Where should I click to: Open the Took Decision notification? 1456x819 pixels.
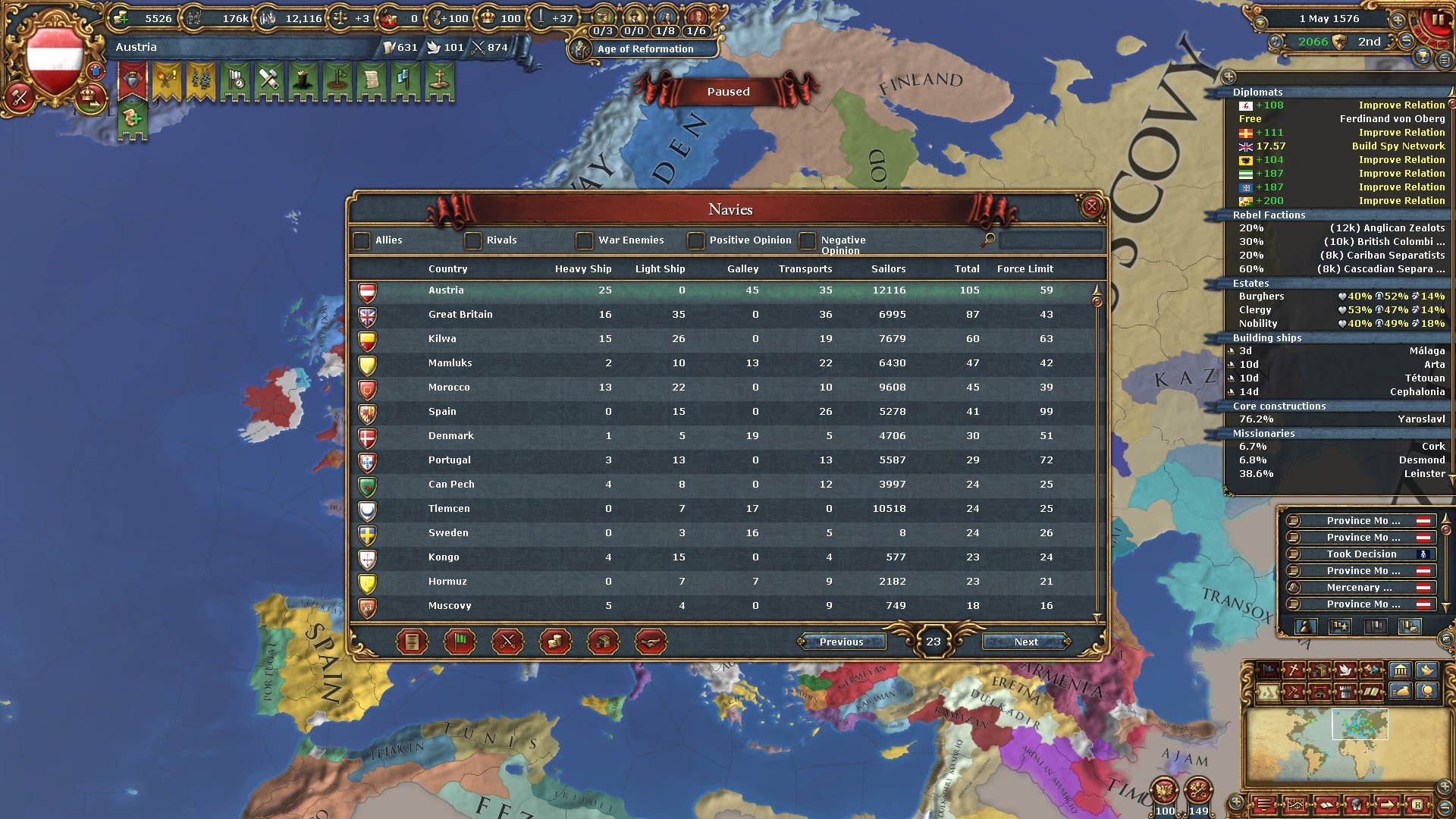tap(1361, 554)
